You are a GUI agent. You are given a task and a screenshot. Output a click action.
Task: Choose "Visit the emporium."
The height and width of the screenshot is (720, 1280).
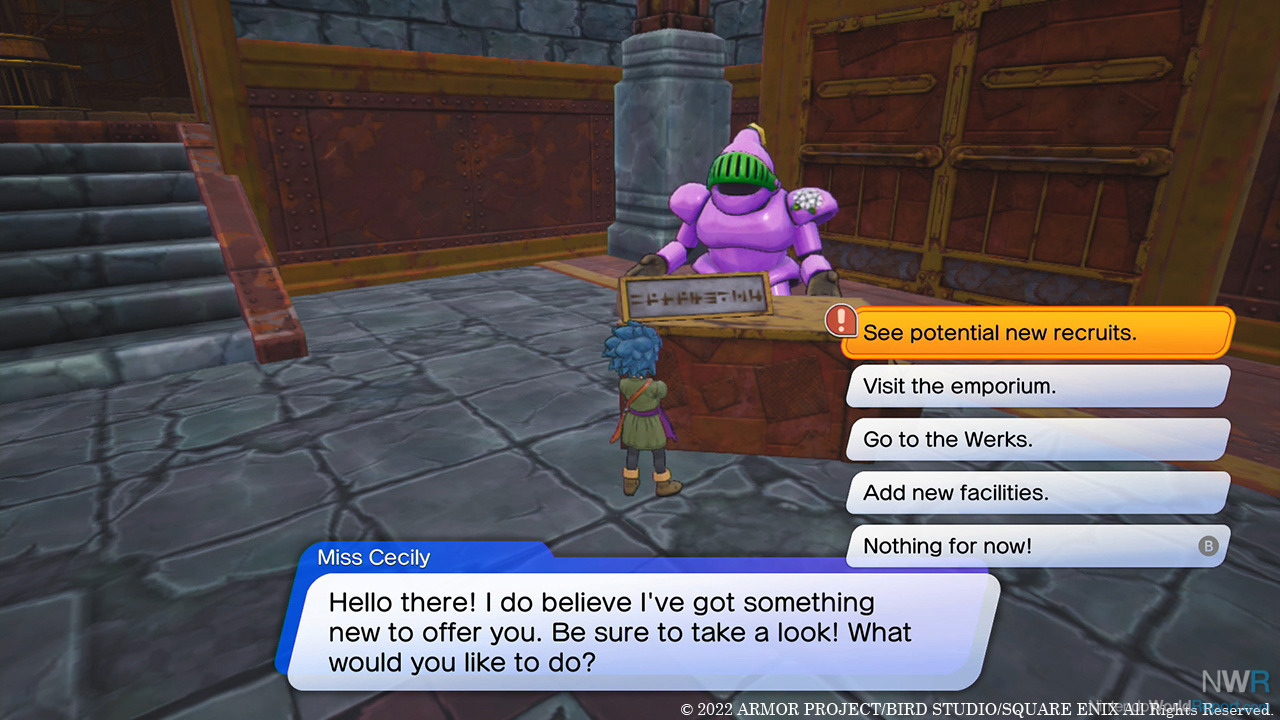pos(1036,386)
